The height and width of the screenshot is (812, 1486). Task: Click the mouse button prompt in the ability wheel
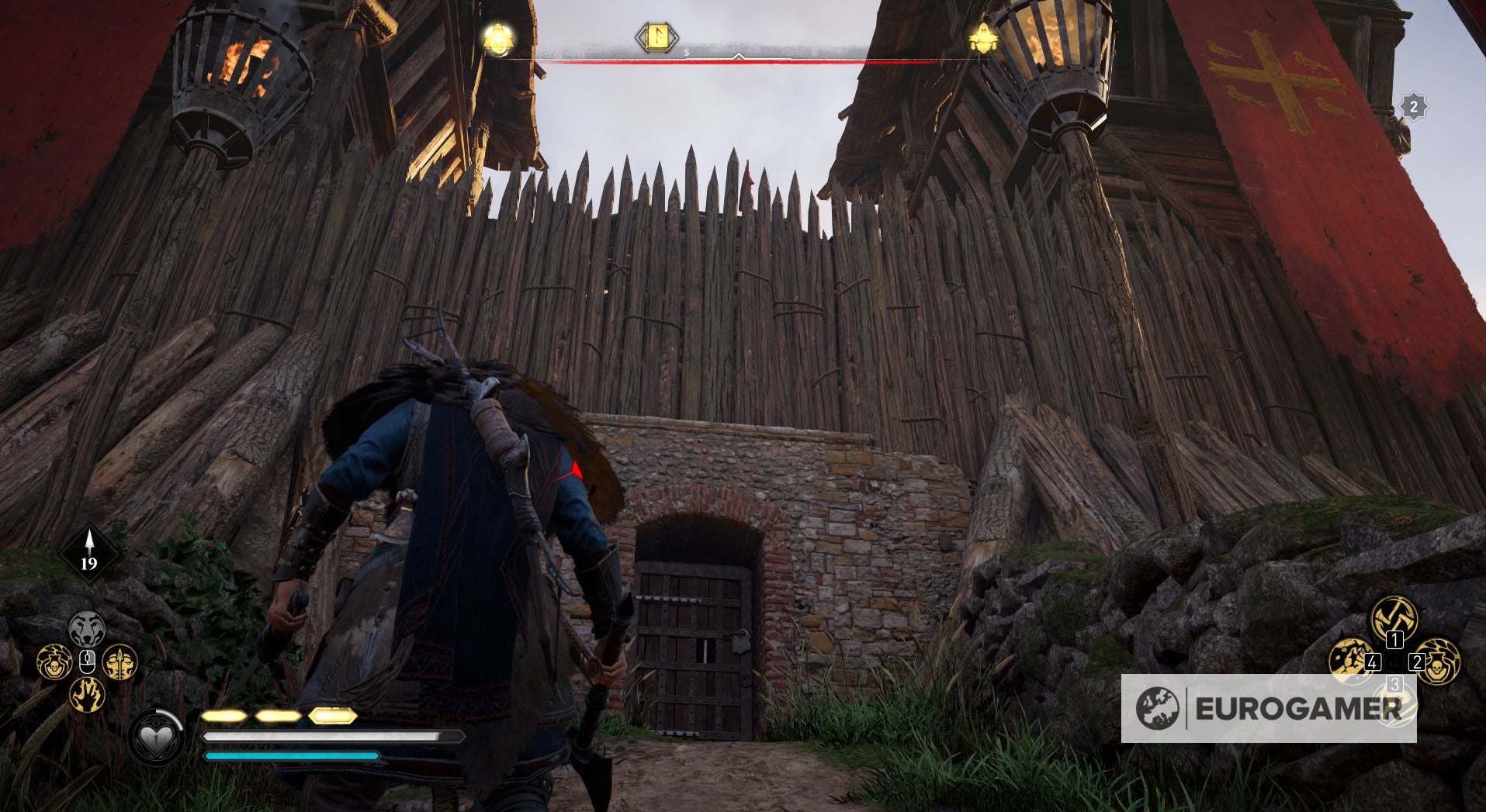tap(88, 659)
